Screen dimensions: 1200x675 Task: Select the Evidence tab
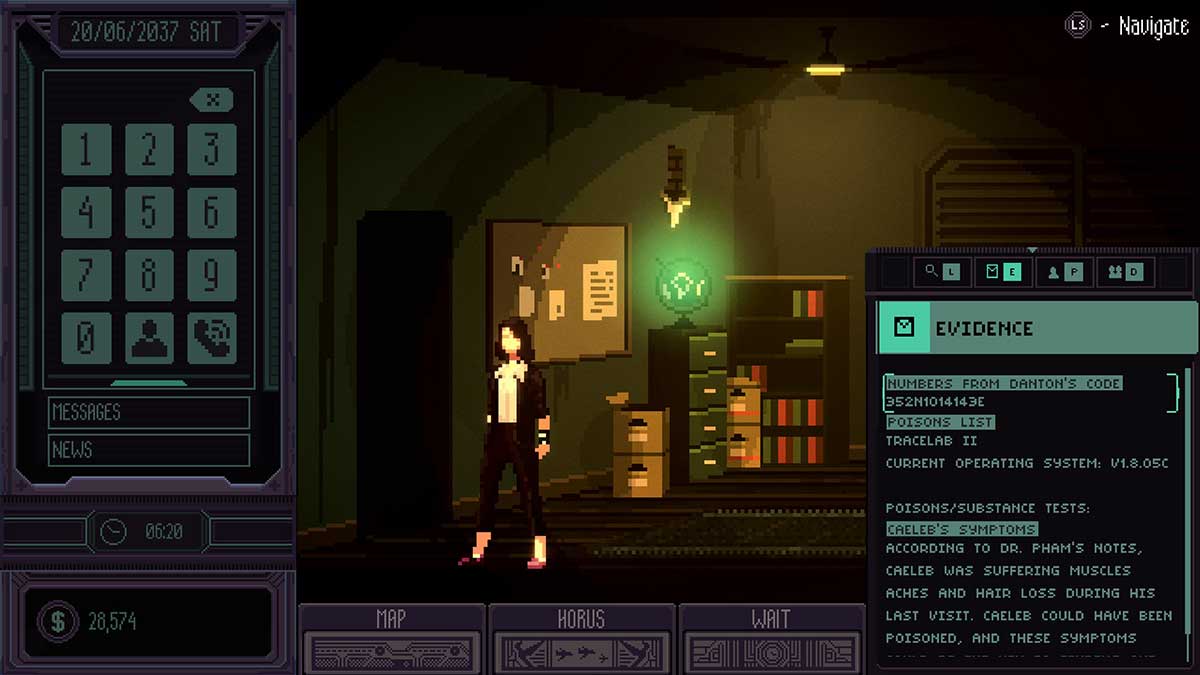point(1002,271)
